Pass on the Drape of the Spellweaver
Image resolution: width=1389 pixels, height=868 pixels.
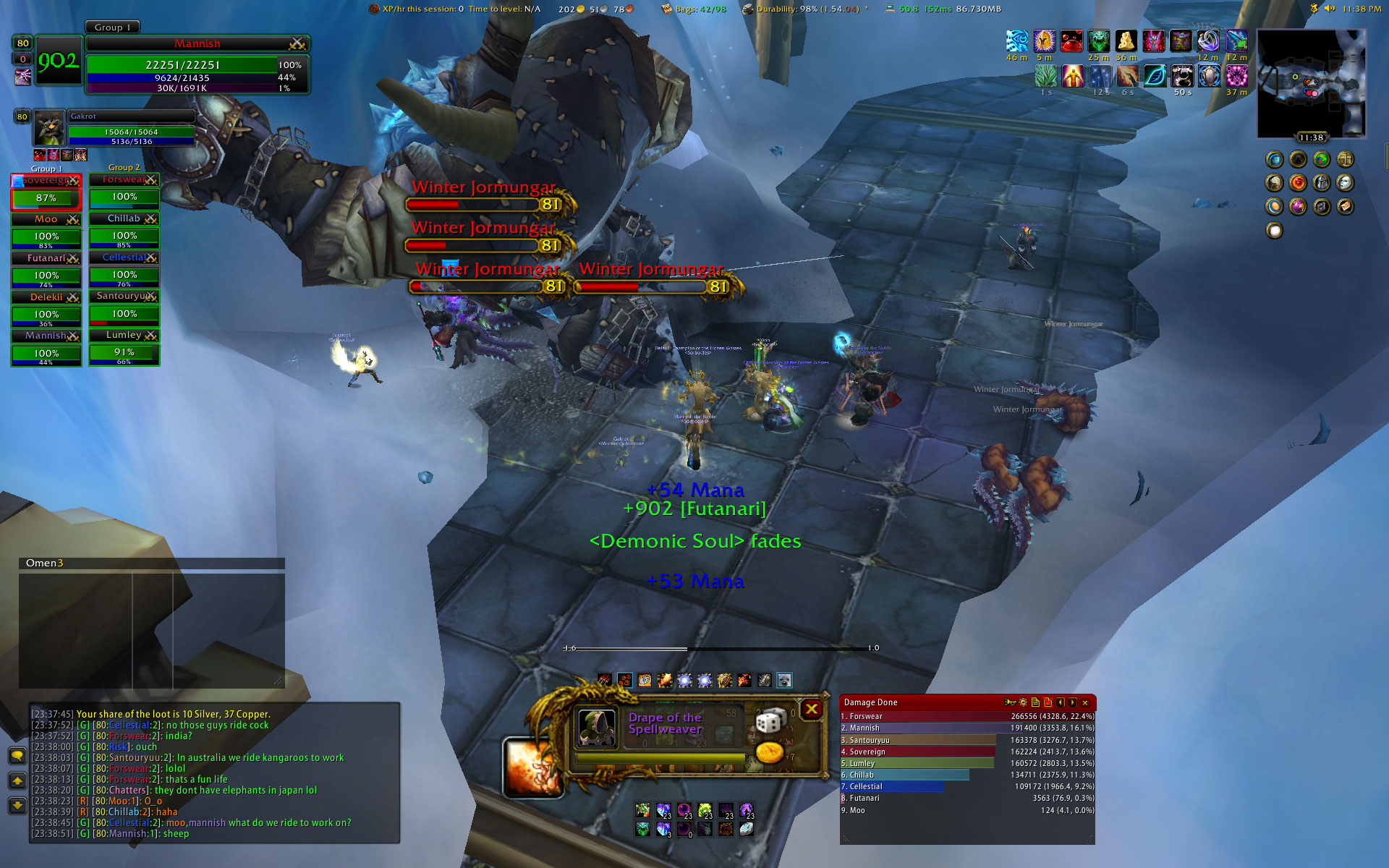tap(812, 709)
